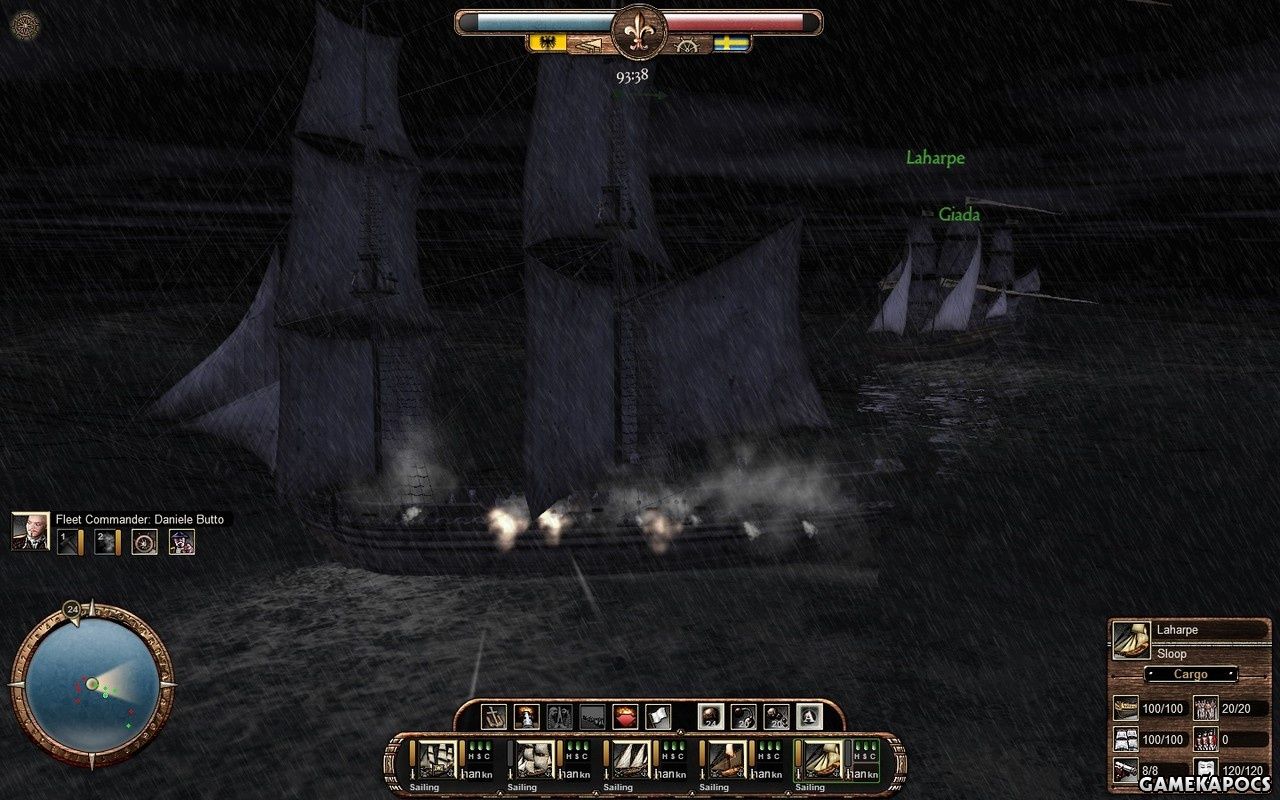The image size is (1280, 800).
Task: Select the group 1 fleet icon
Action: tap(69, 542)
